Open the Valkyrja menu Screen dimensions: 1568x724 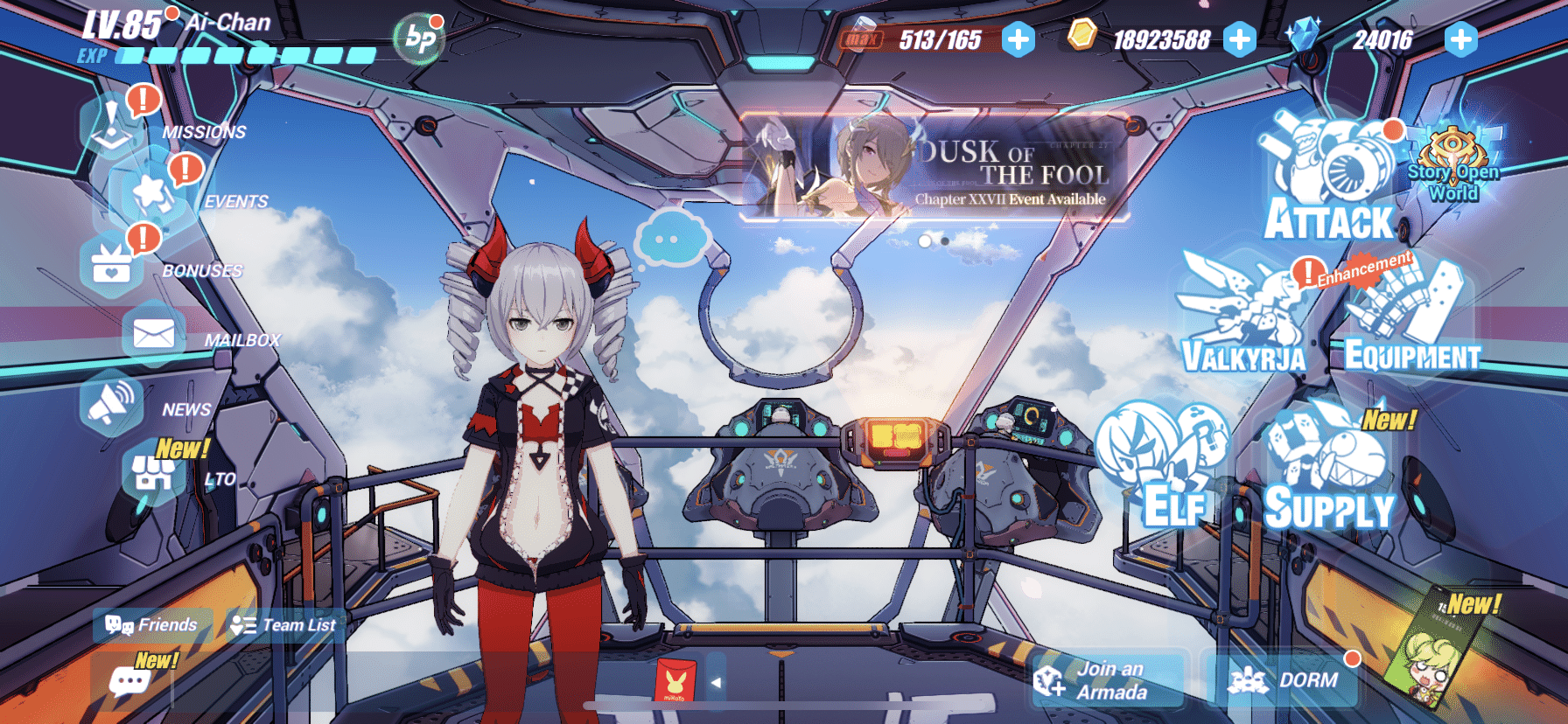click(x=1242, y=315)
